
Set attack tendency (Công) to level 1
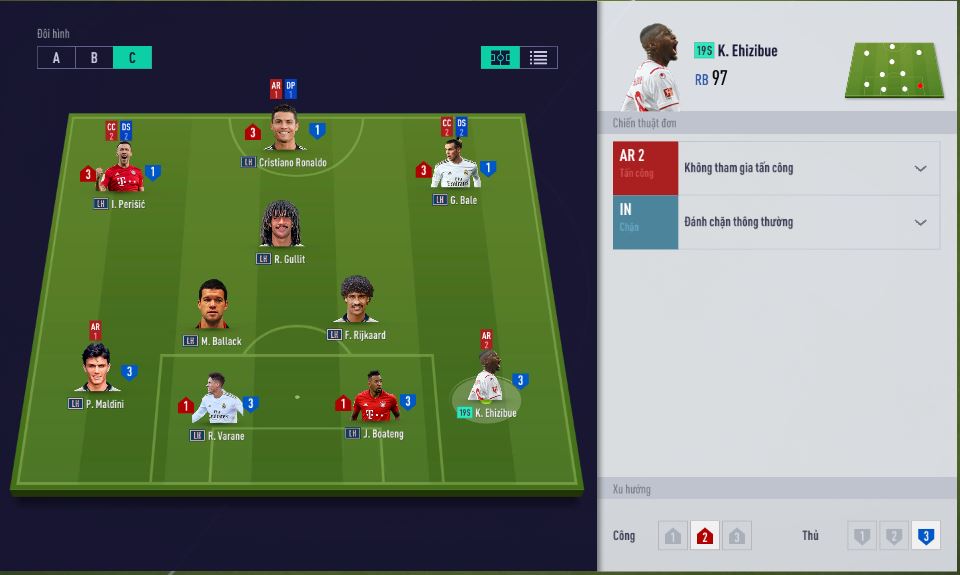pos(672,537)
